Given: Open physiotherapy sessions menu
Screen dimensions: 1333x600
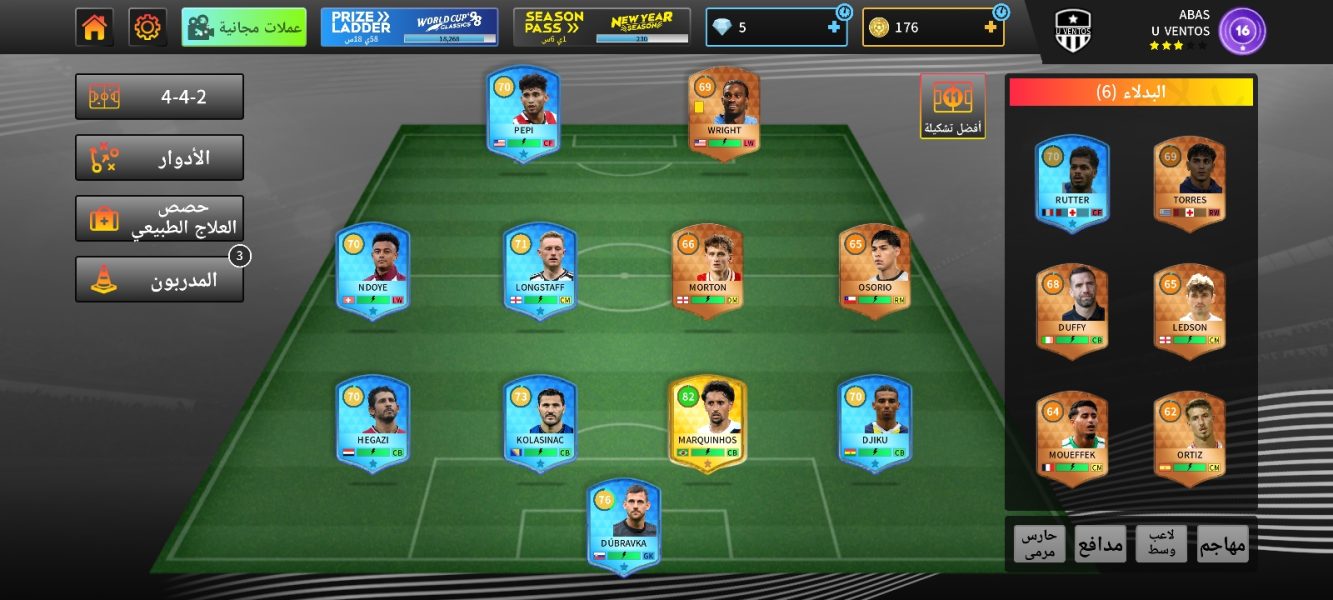Looking at the screenshot, I should (x=160, y=218).
